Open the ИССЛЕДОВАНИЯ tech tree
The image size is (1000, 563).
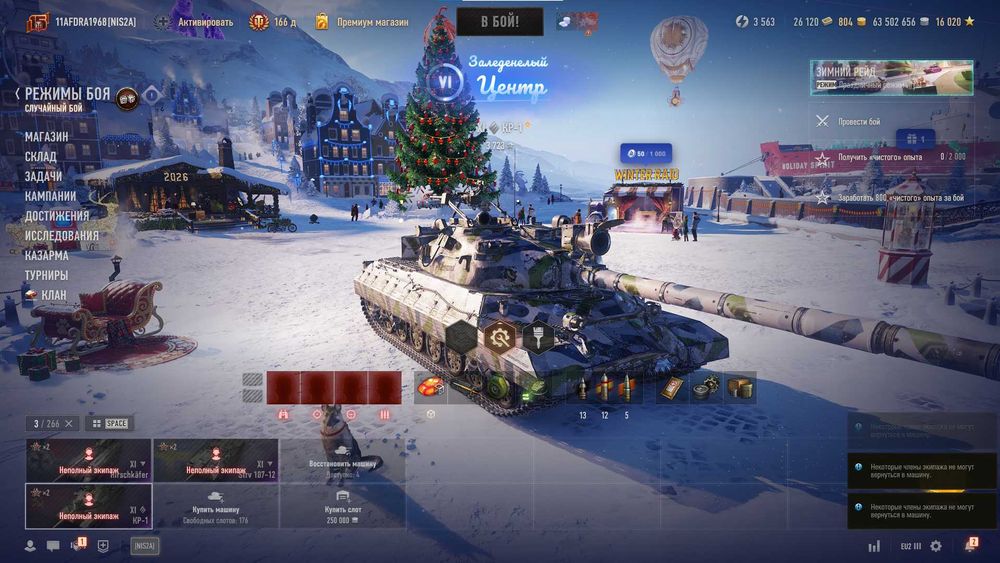point(62,236)
